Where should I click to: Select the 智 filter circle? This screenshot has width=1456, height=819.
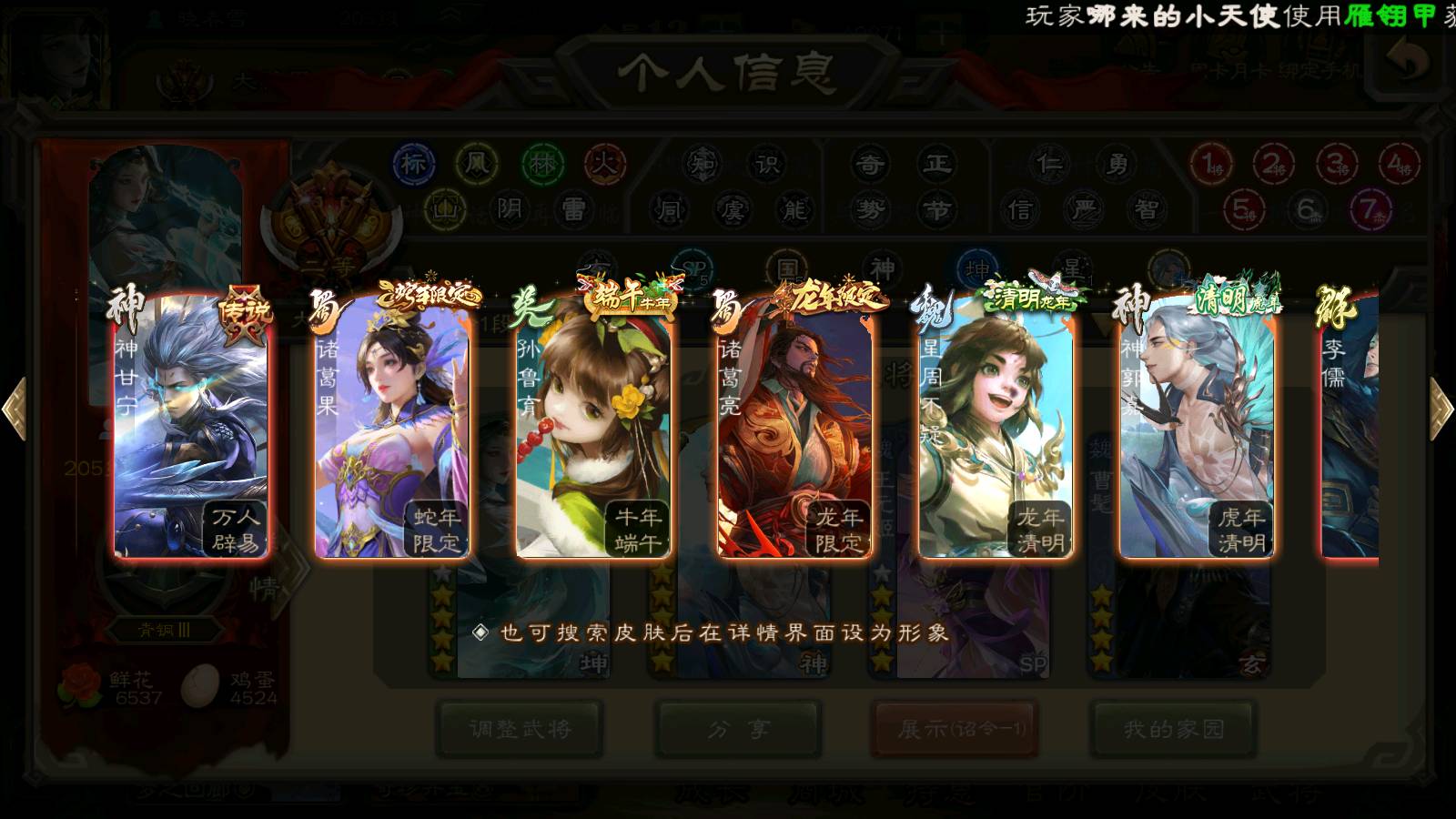(1147, 210)
